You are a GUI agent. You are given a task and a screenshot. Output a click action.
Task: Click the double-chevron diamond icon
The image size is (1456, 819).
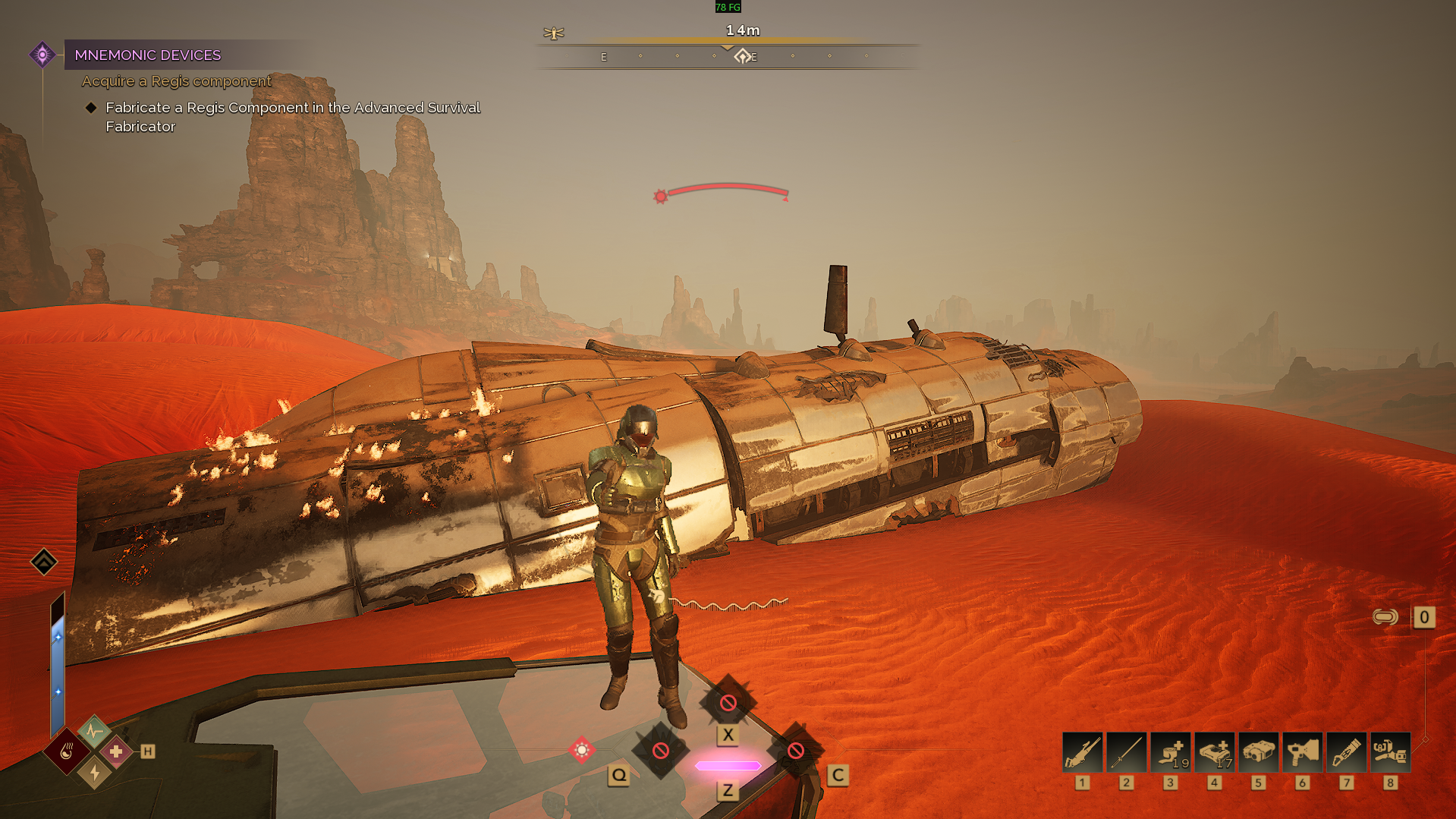click(44, 562)
